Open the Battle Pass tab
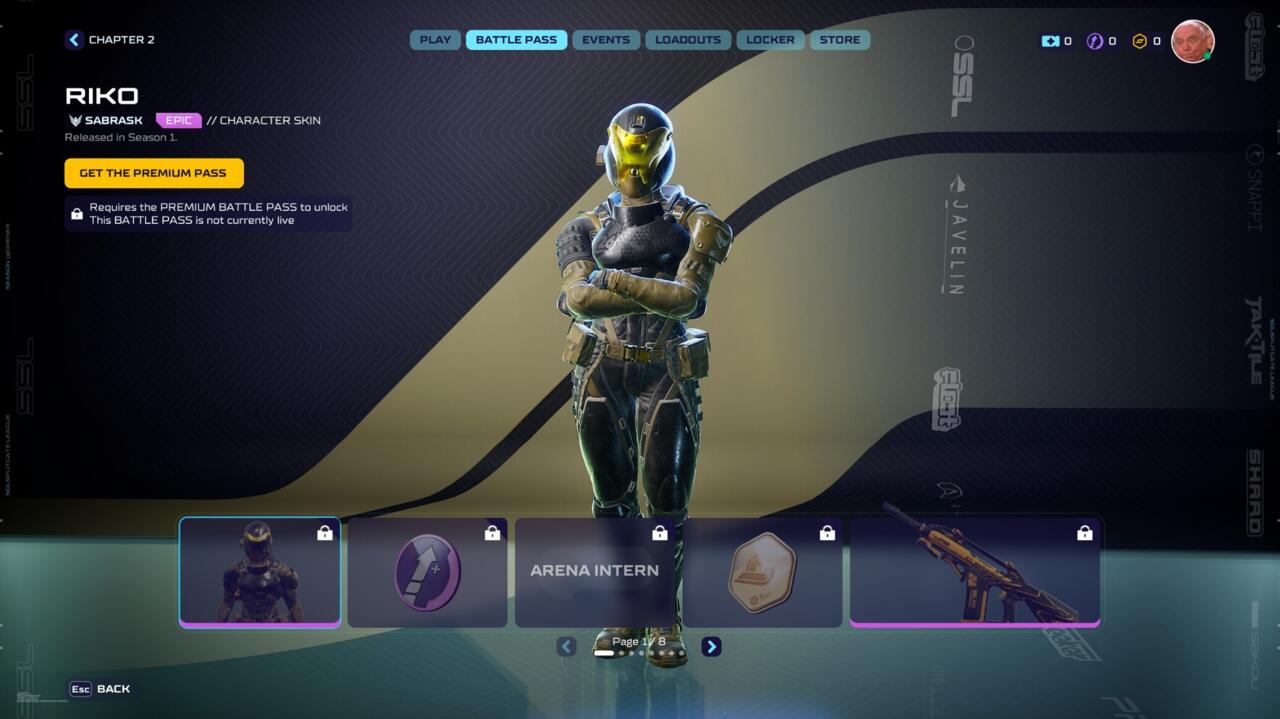 click(516, 40)
